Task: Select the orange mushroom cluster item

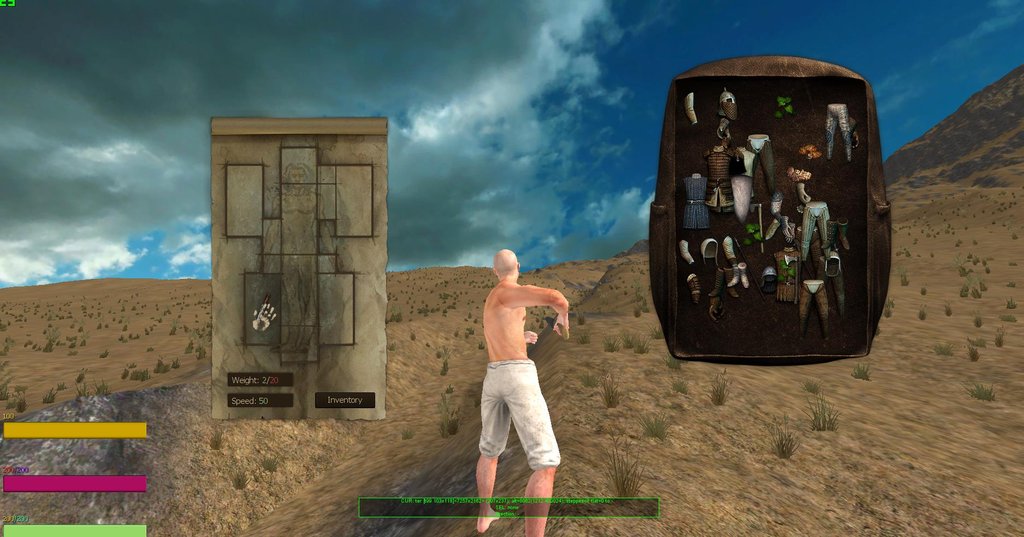Action: click(x=808, y=152)
